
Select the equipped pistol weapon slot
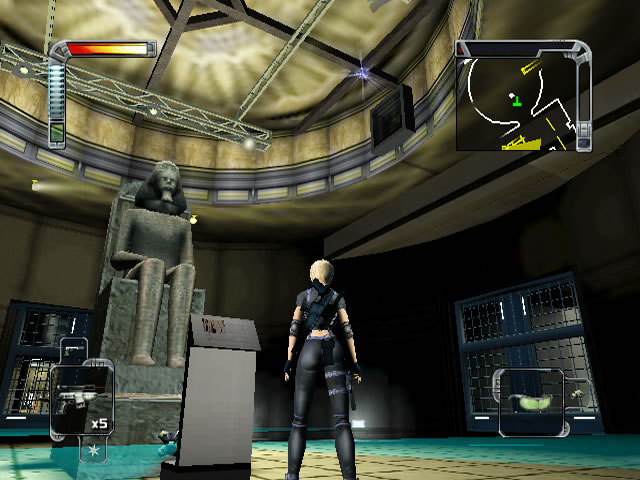81,399
